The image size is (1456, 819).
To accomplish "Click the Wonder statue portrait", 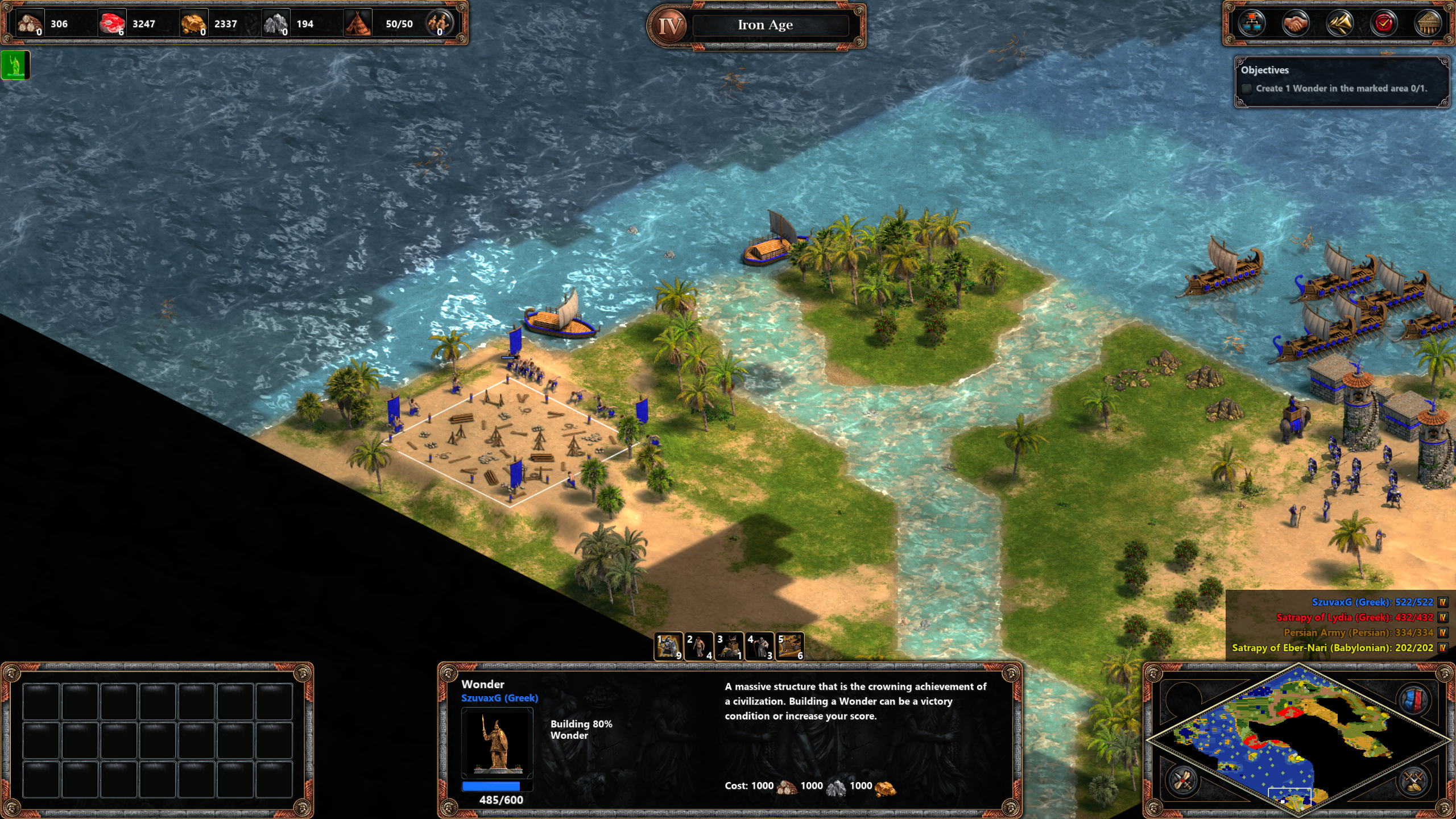I will click(497, 743).
